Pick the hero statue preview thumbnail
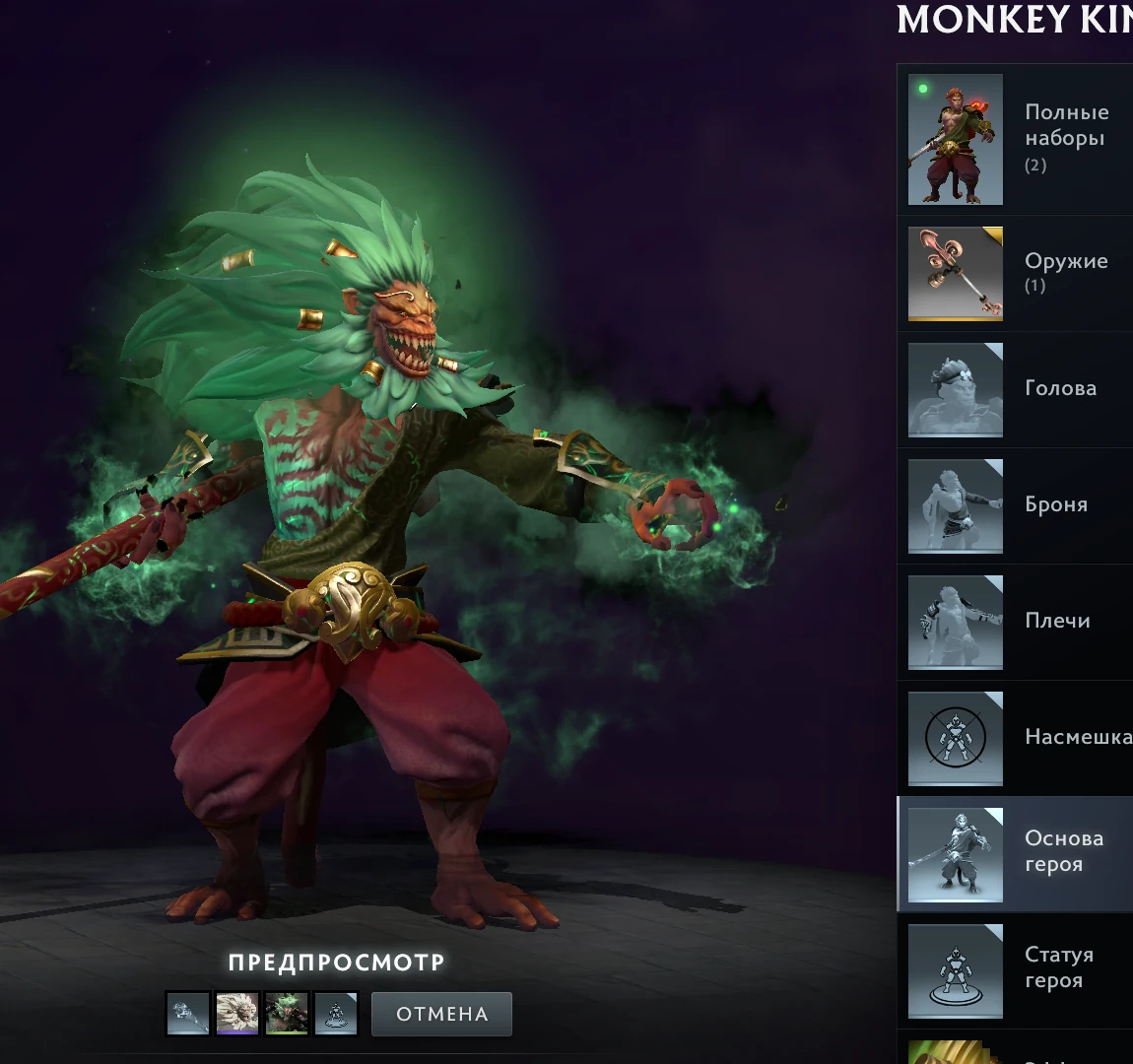This screenshot has width=1133, height=1064. (335, 1014)
